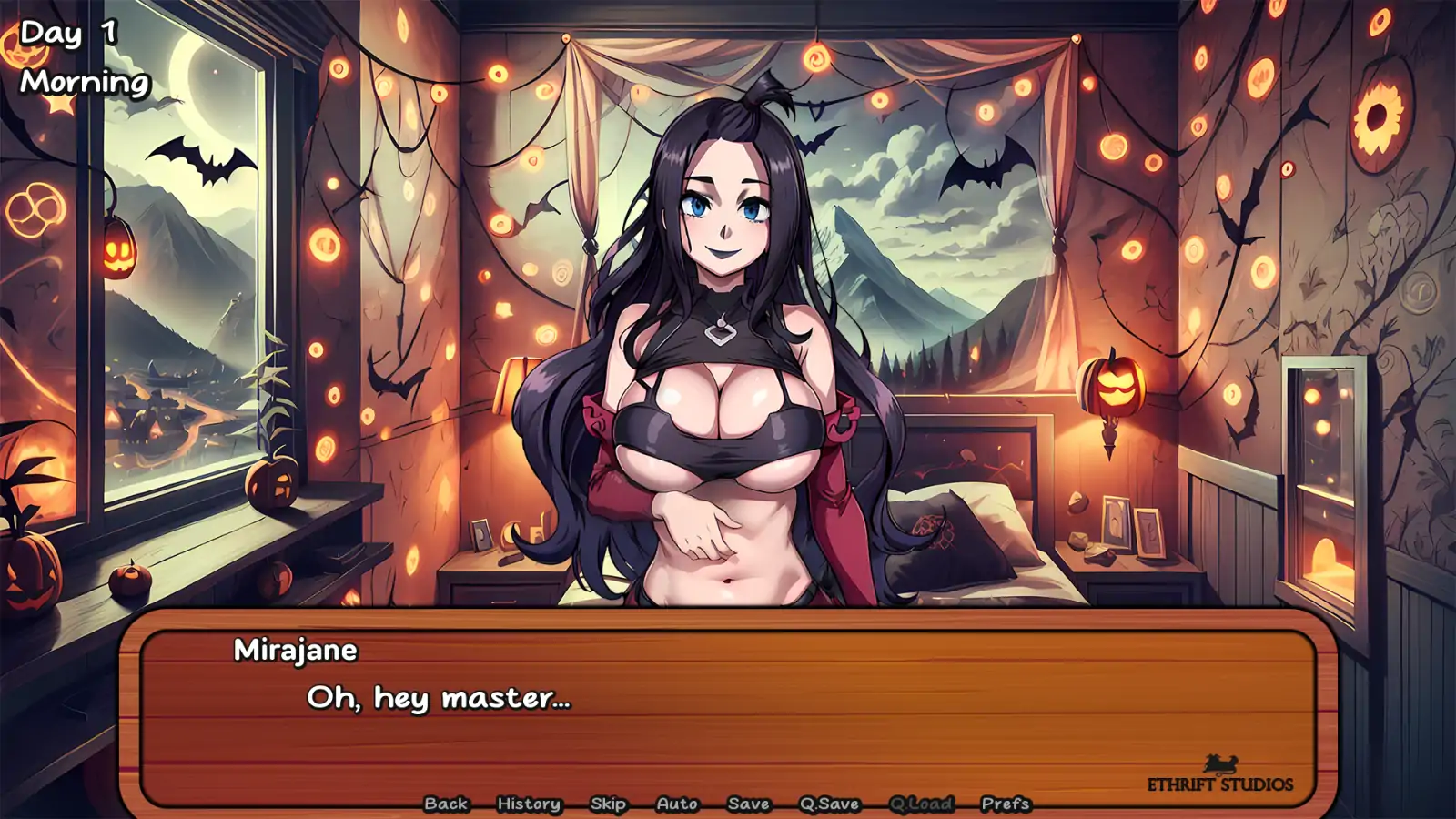Open the History log
The width and height of the screenshot is (1456, 819).
[x=529, y=804]
